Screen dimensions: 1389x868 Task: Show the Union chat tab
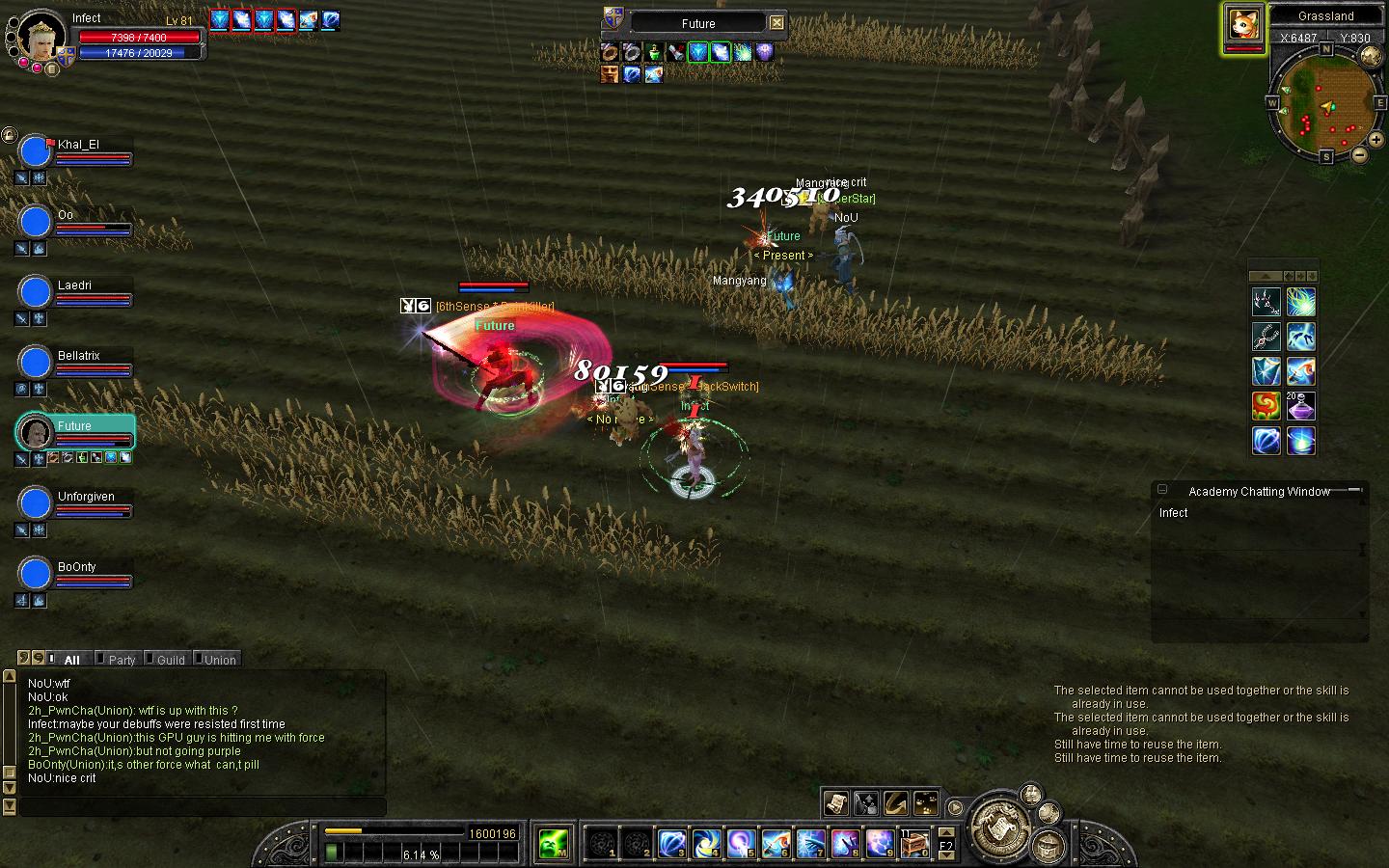(219, 660)
